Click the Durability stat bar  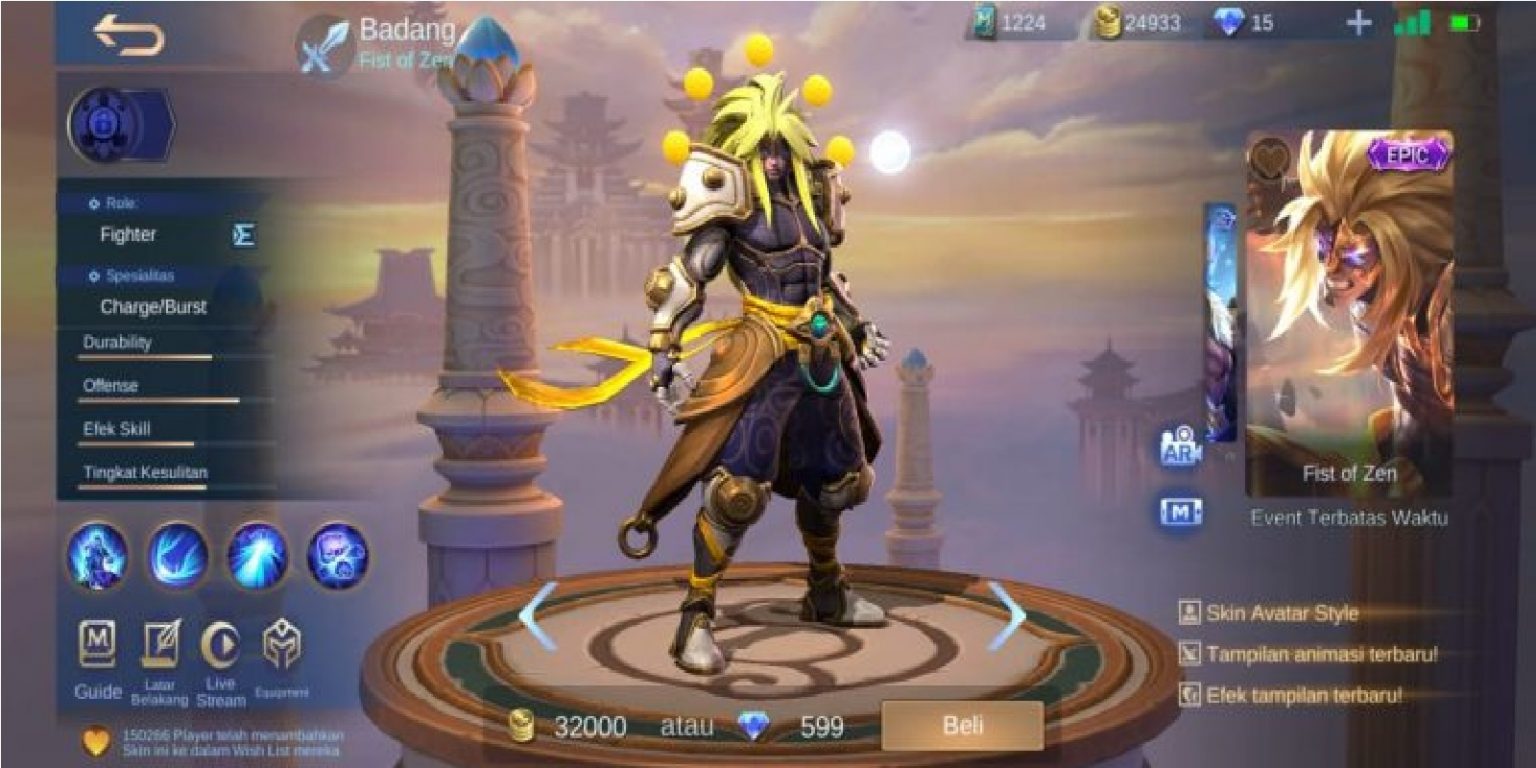pos(150,355)
